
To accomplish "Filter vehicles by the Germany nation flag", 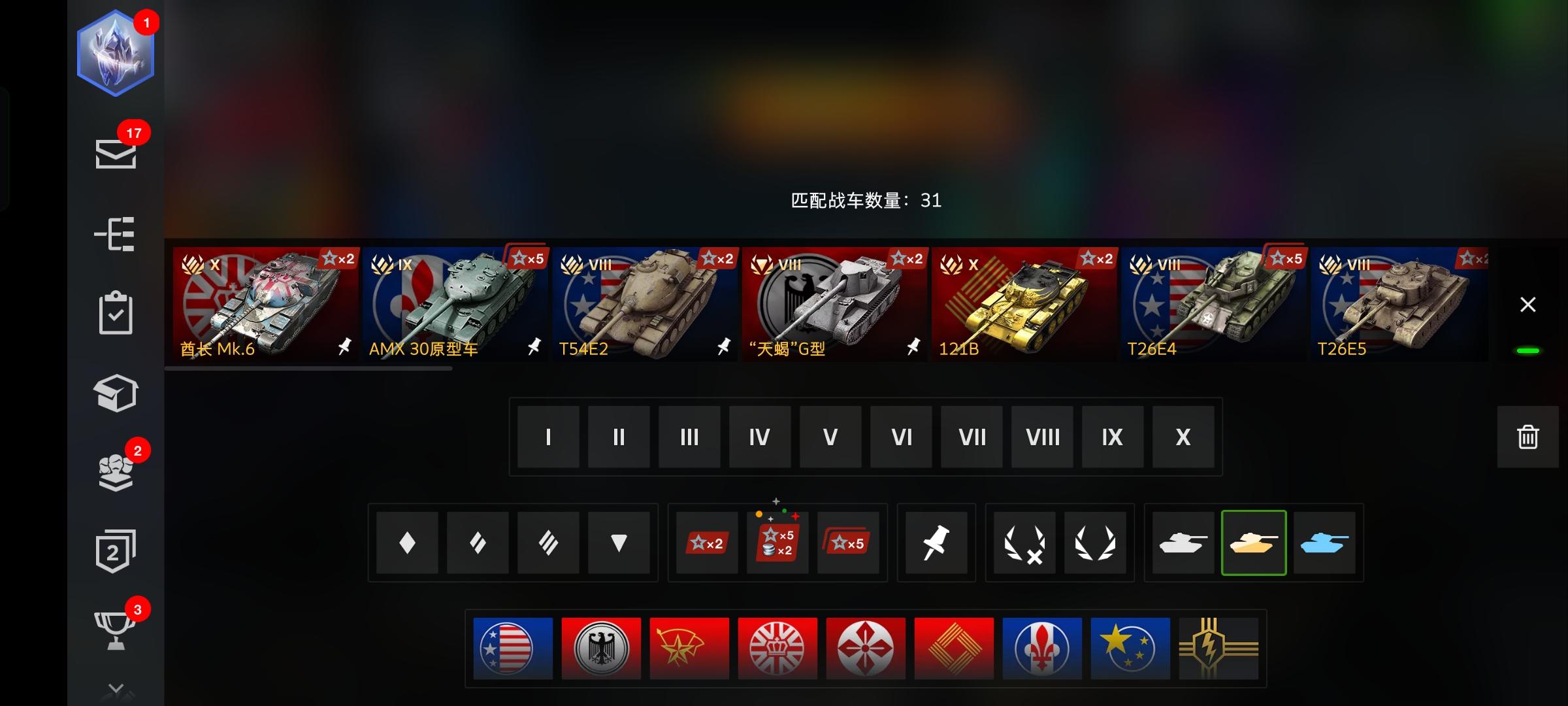I will 602,648.
